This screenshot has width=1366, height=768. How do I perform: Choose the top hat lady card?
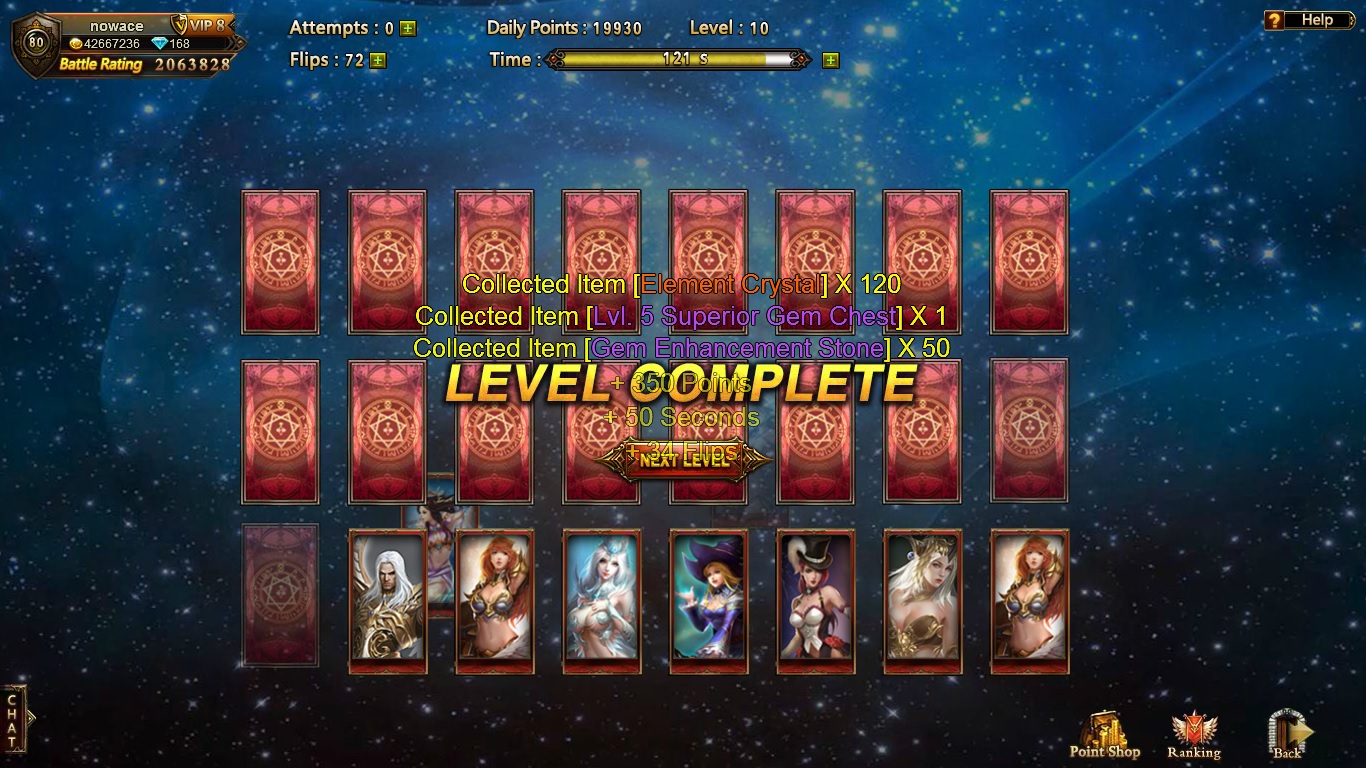click(815, 600)
